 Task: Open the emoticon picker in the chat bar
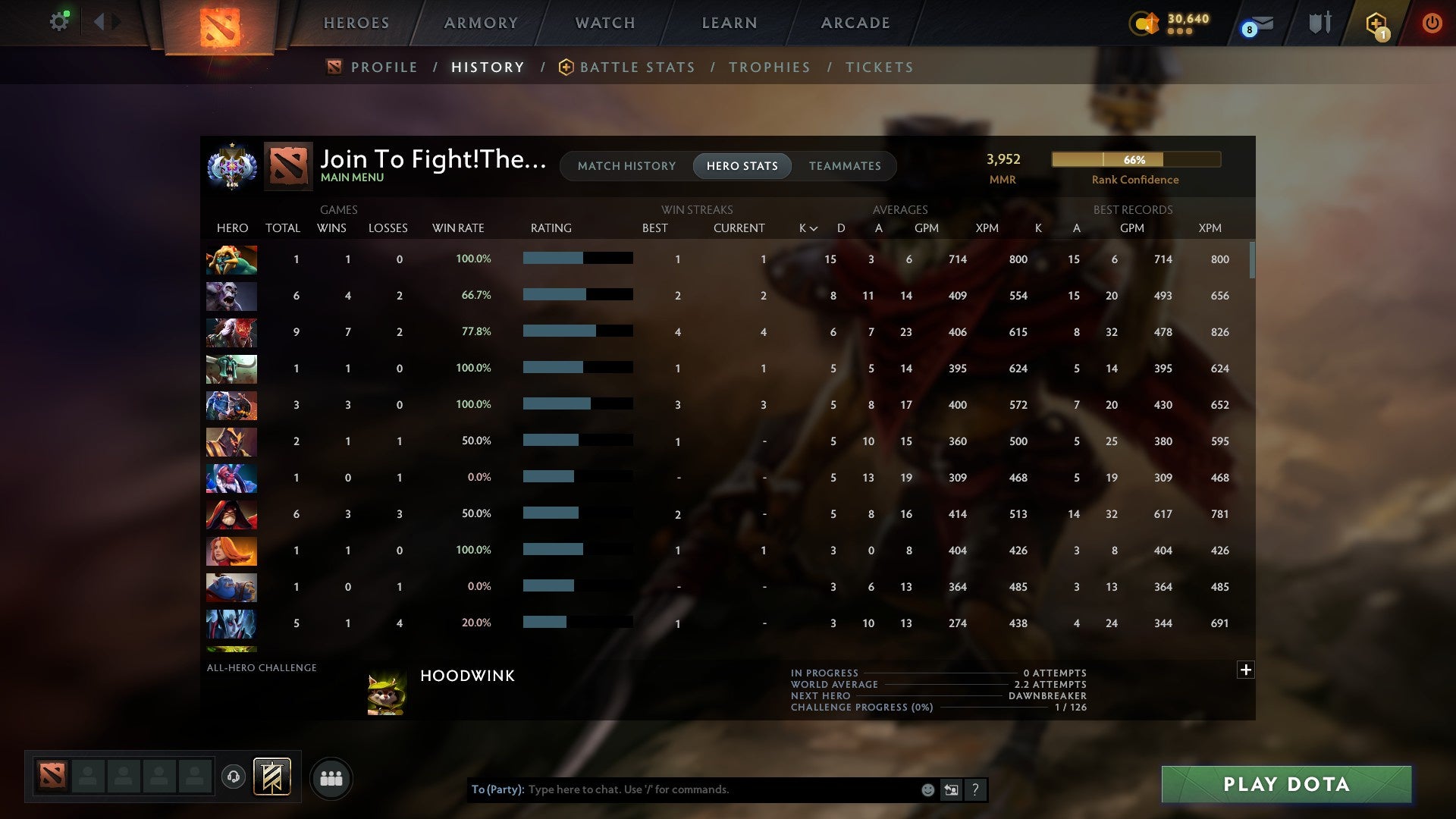tap(927, 789)
